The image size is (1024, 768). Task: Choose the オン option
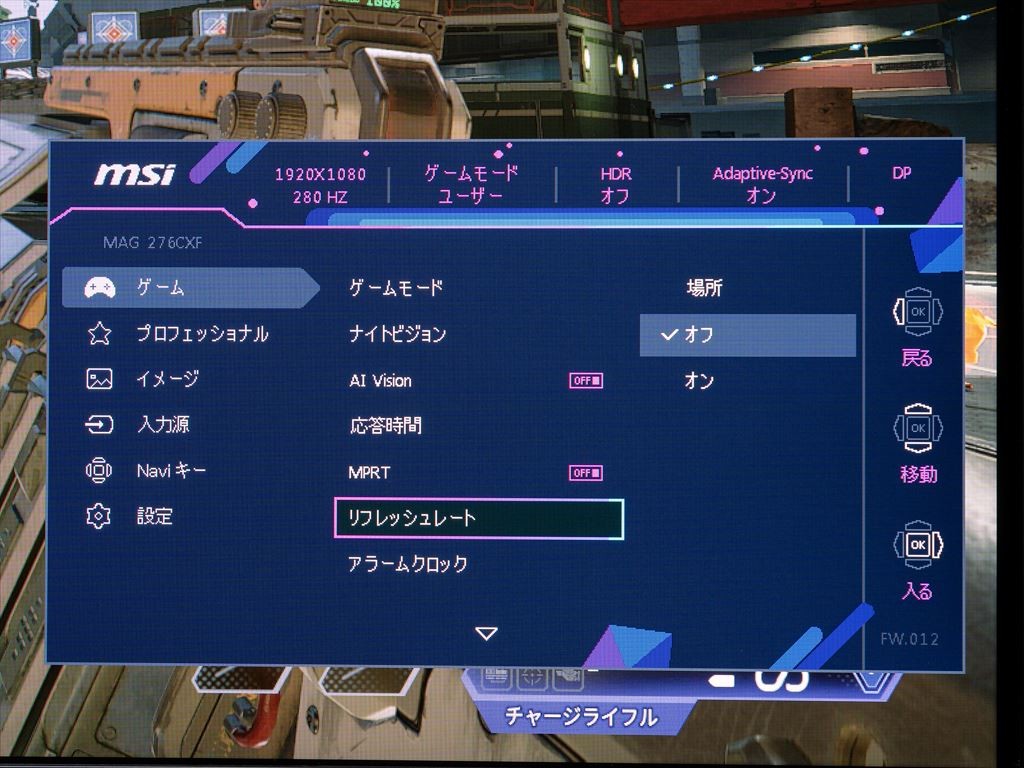pos(699,381)
